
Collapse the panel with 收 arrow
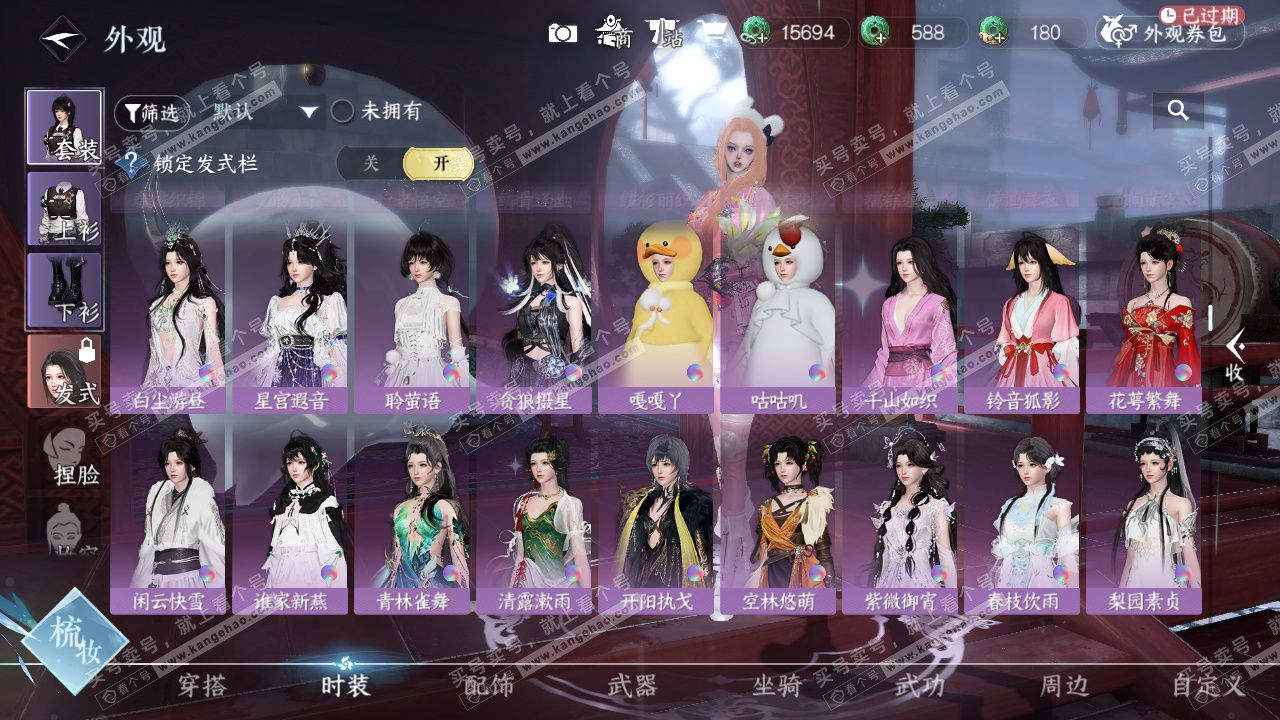click(1235, 355)
